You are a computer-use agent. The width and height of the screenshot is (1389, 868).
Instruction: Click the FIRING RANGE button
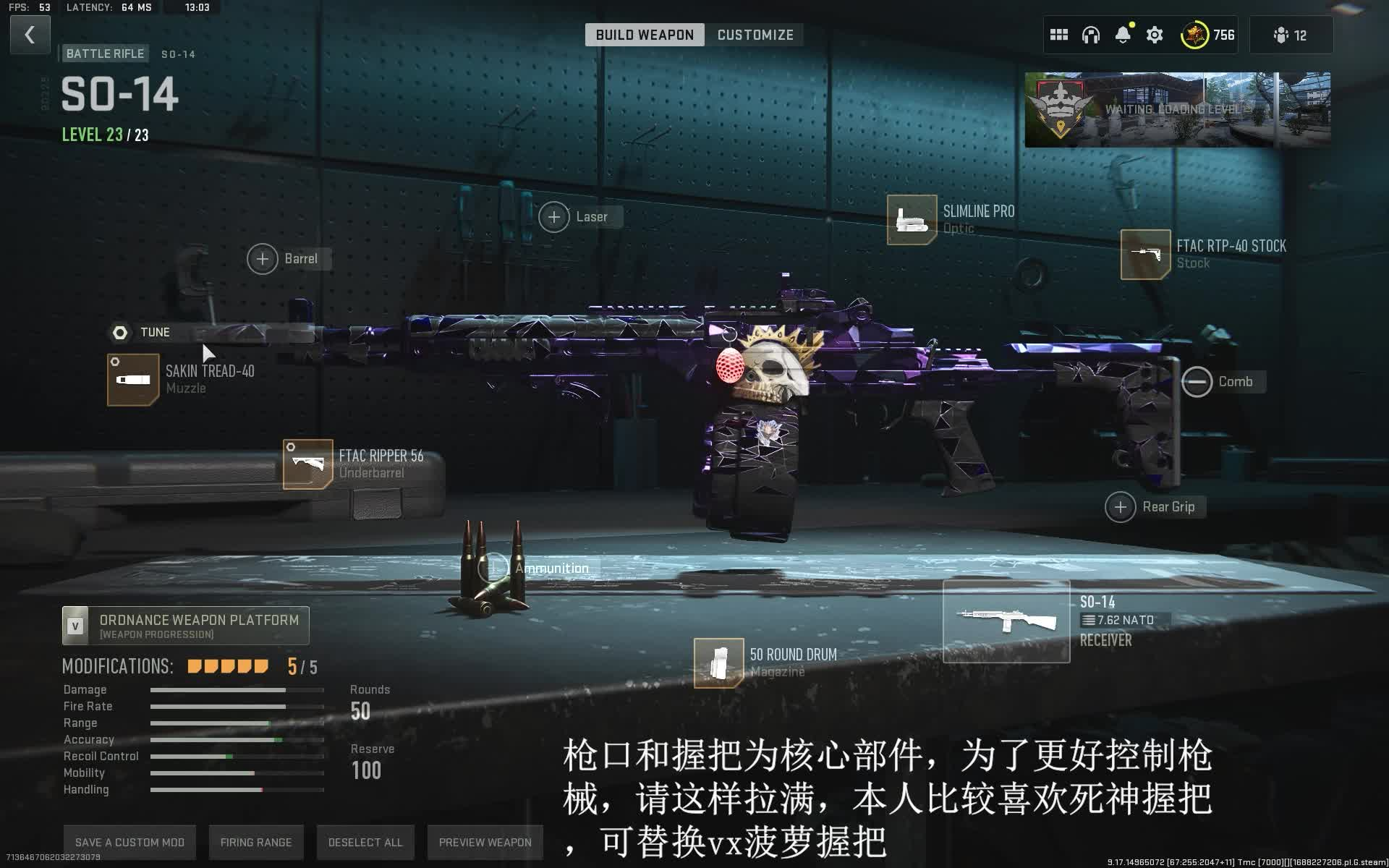pyautogui.click(x=256, y=842)
